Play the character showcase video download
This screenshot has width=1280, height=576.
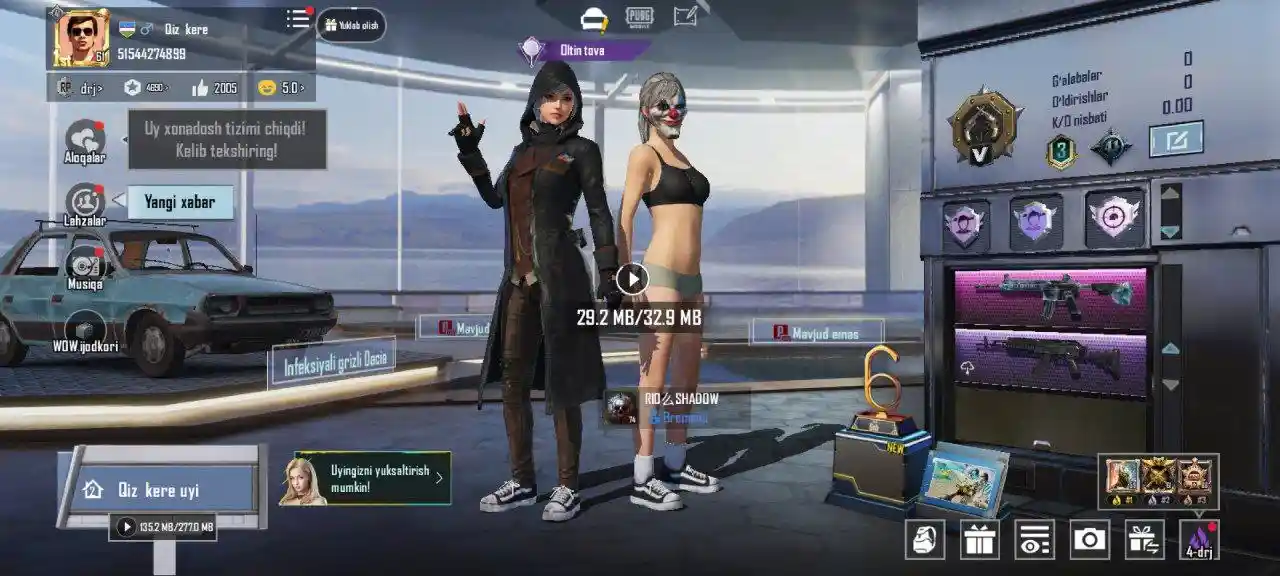(632, 279)
